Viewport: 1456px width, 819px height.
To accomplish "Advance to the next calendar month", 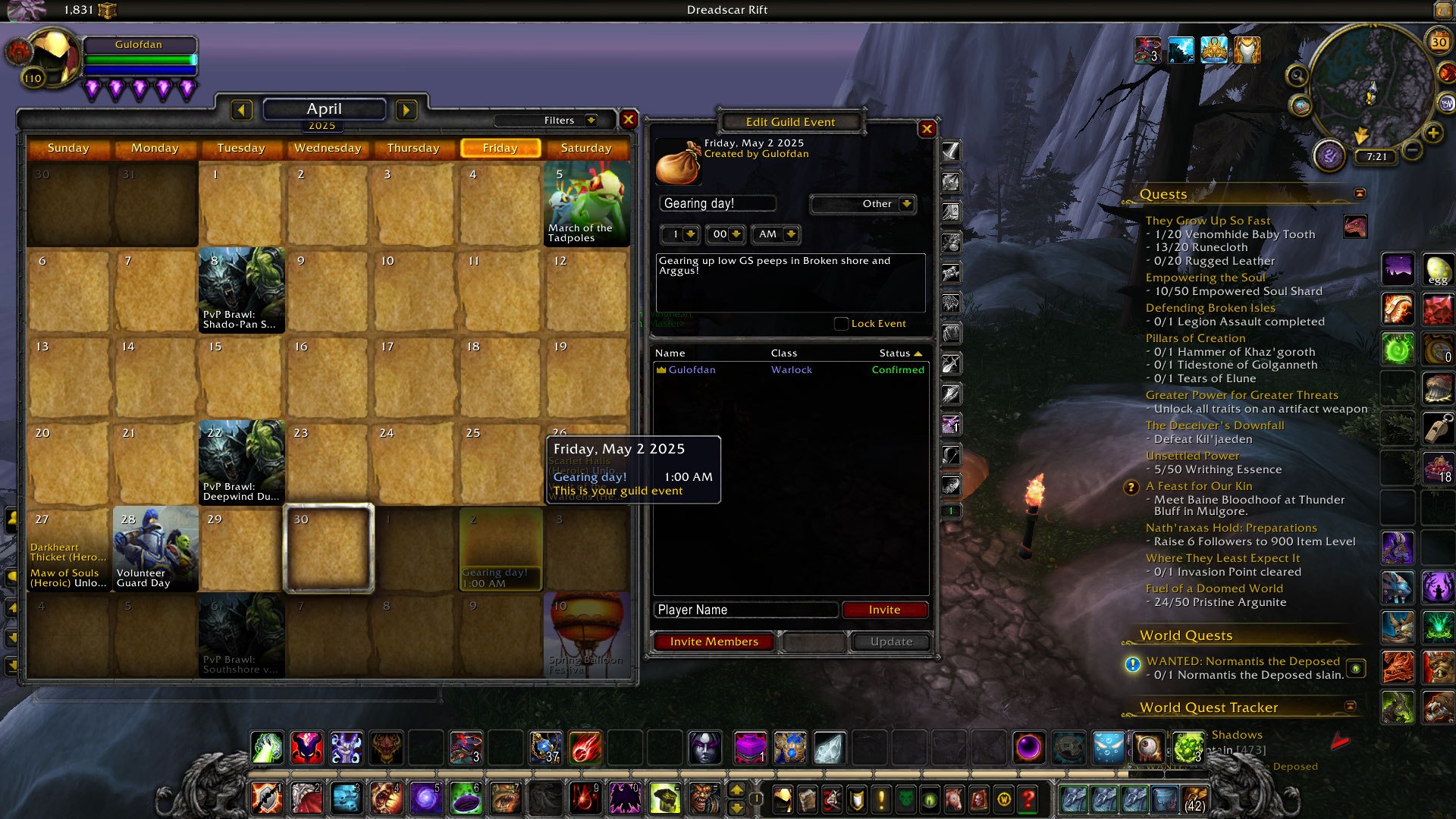I will point(406,111).
